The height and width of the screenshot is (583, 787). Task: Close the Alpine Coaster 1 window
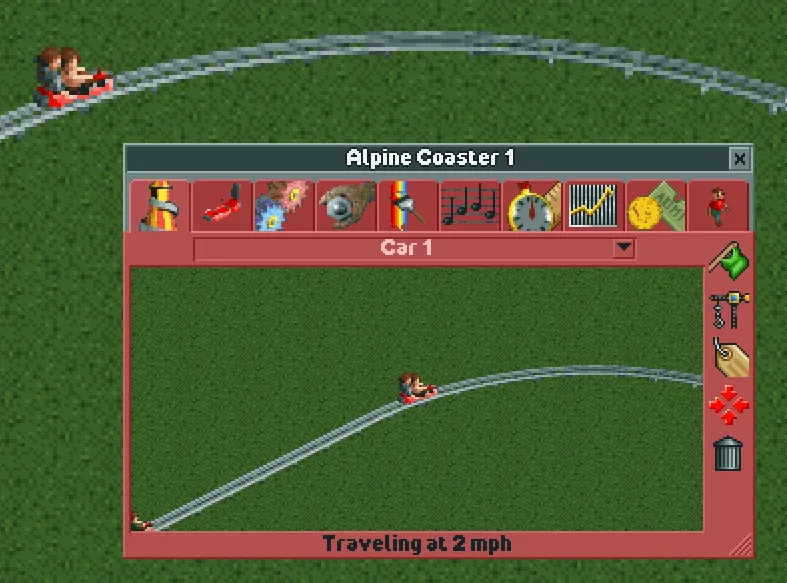[739, 158]
